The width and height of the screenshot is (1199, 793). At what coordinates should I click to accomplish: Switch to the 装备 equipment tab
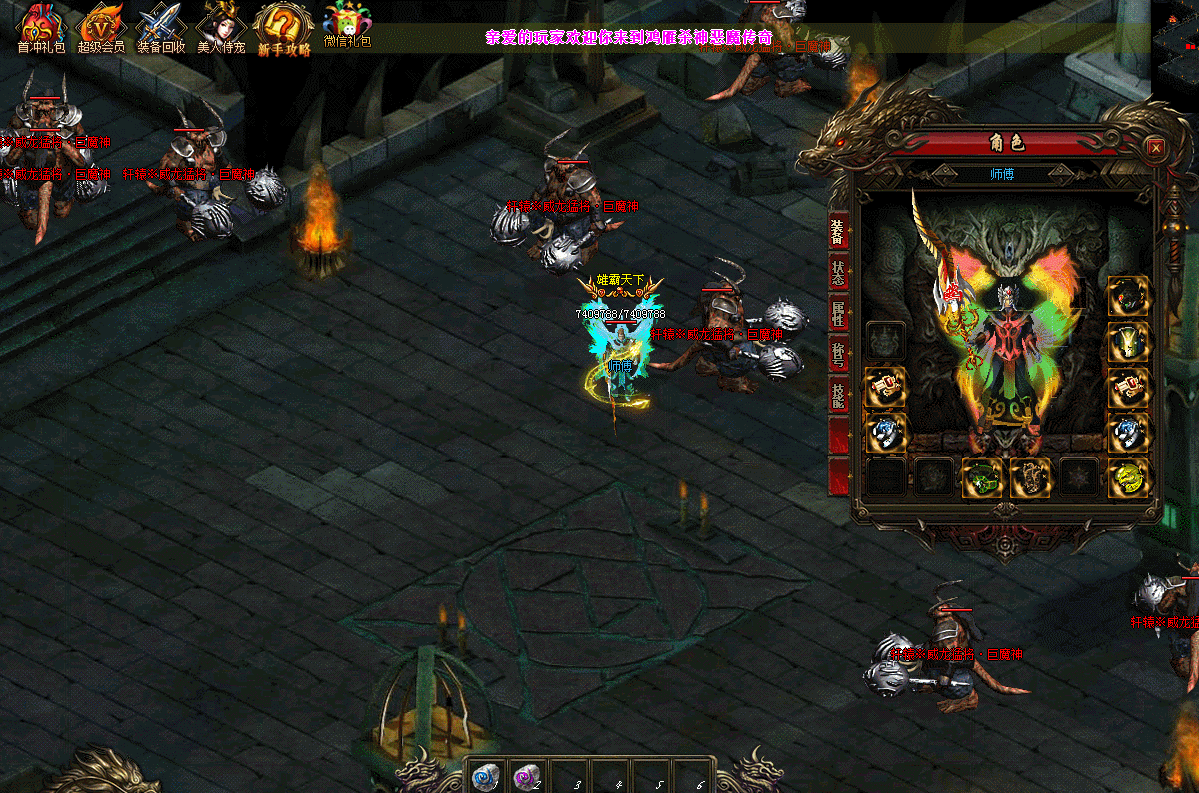(838, 231)
